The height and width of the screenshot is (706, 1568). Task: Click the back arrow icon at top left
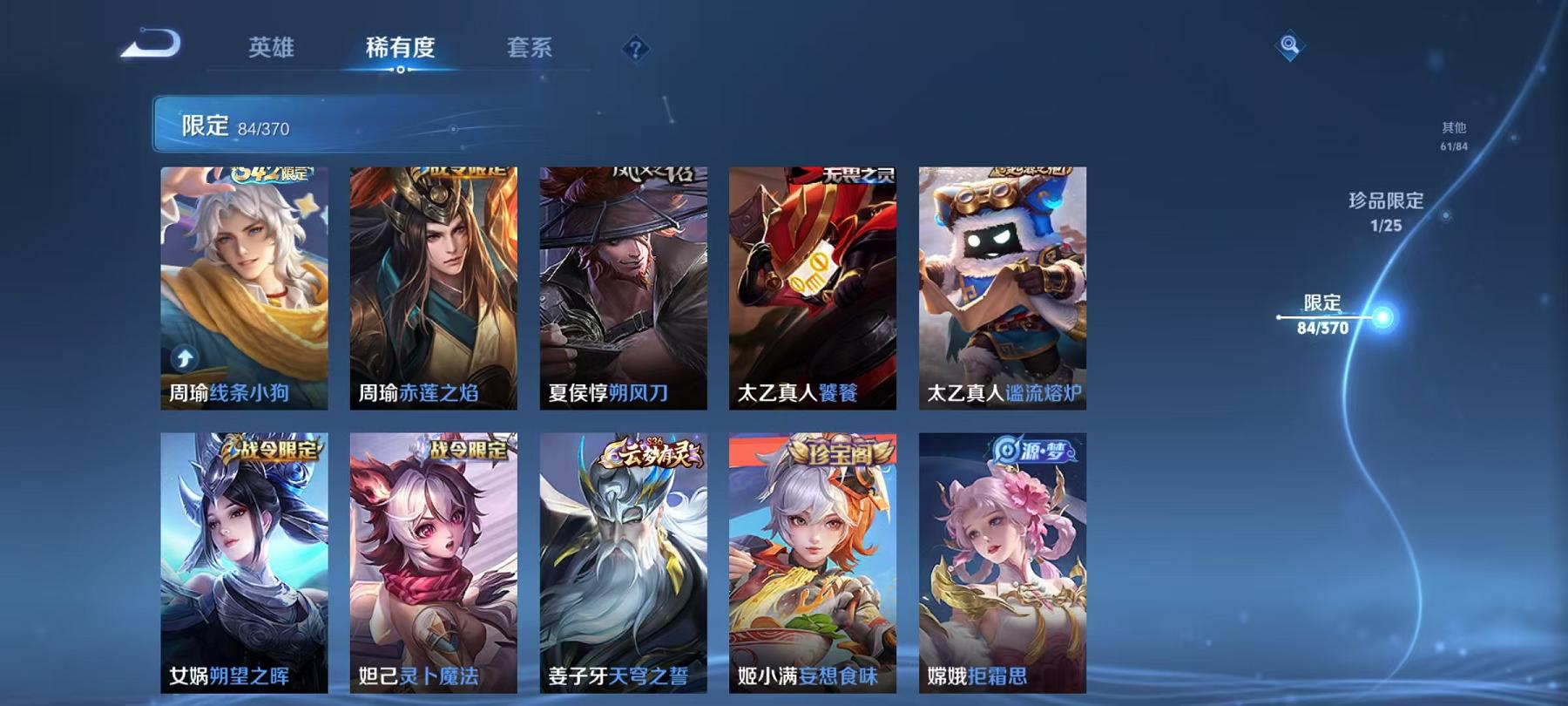click(150, 42)
